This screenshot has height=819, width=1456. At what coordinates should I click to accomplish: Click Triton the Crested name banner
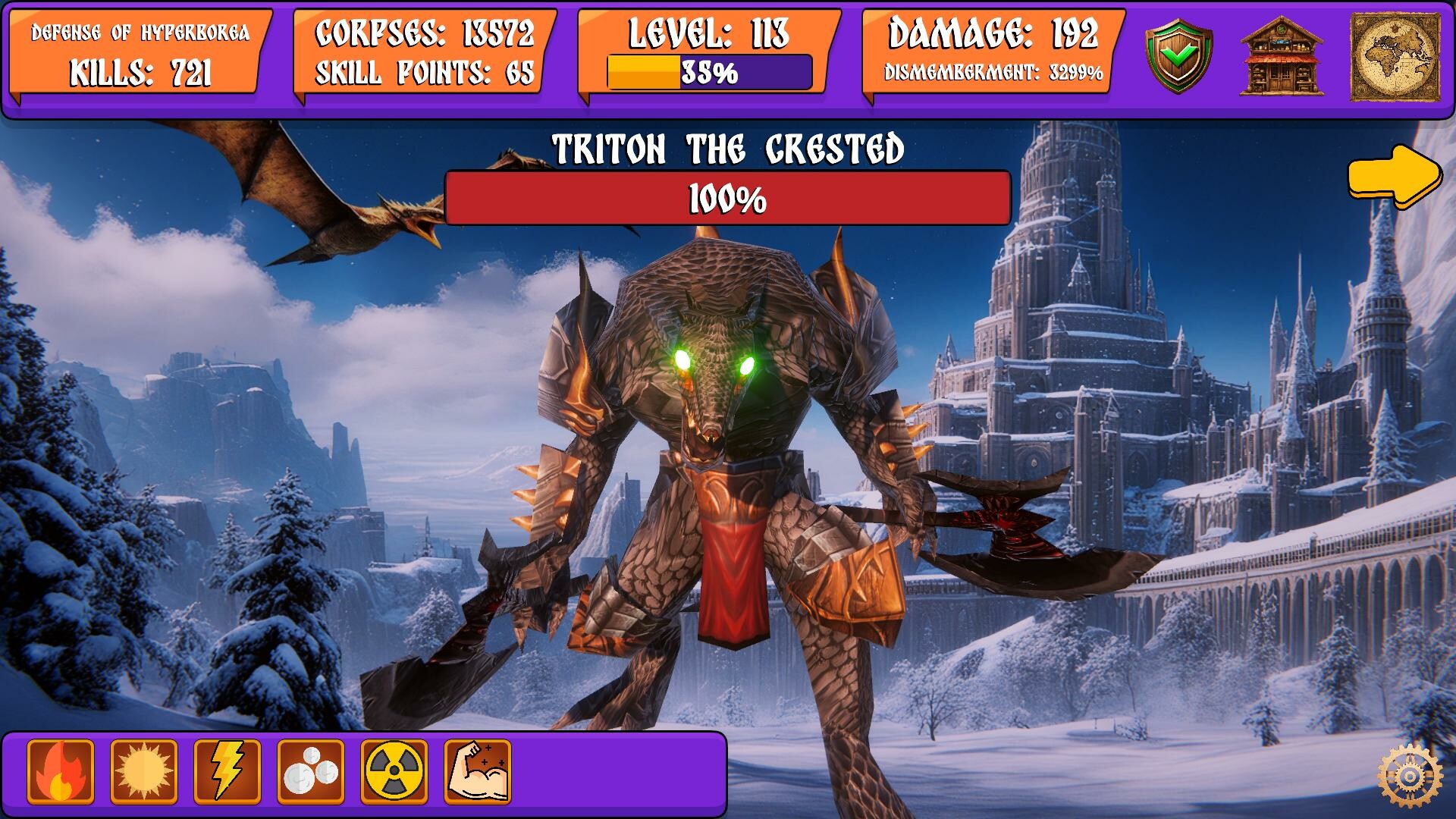pos(726,149)
